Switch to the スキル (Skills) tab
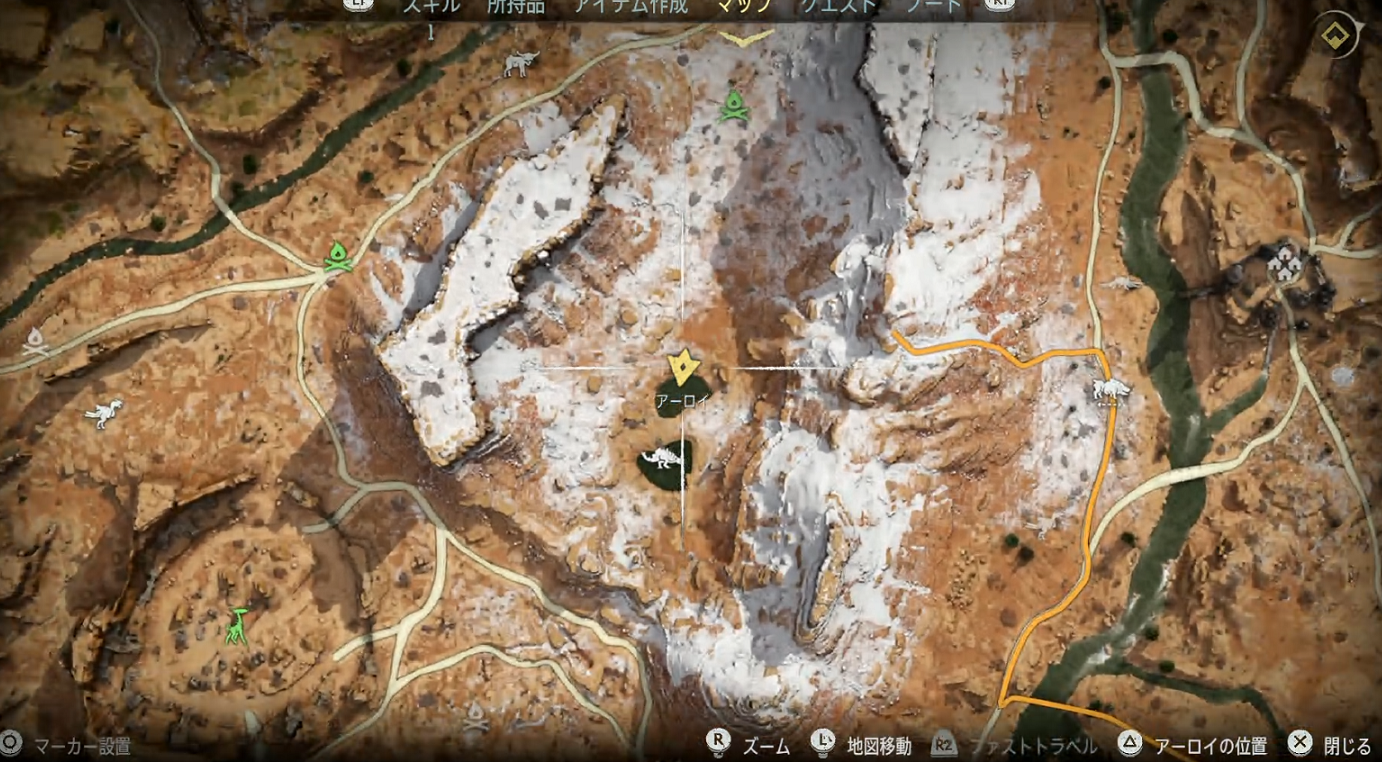The width and height of the screenshot is (1382, 762). tap(431, 6)
